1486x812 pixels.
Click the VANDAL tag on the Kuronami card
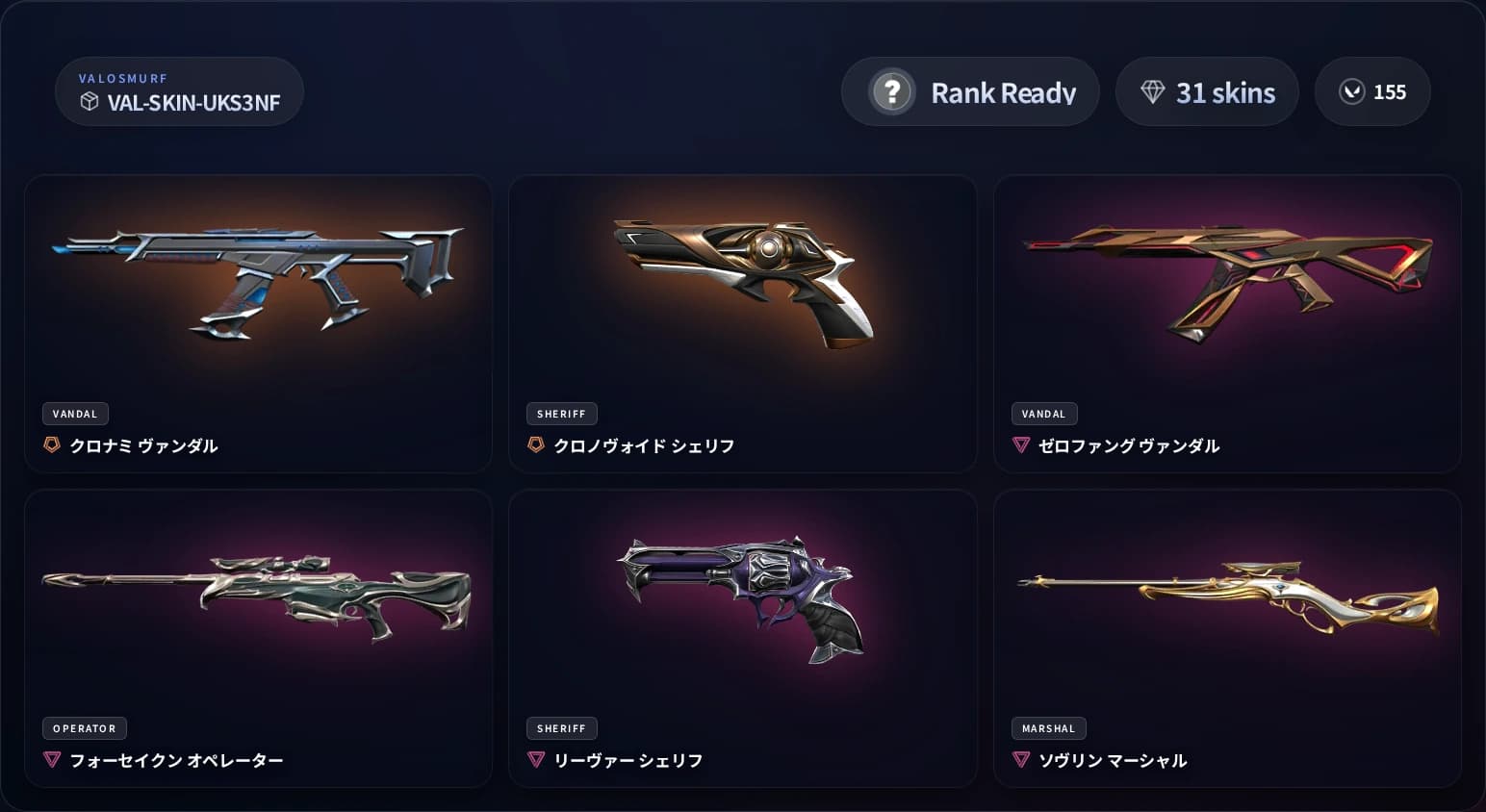coord(75,414)
